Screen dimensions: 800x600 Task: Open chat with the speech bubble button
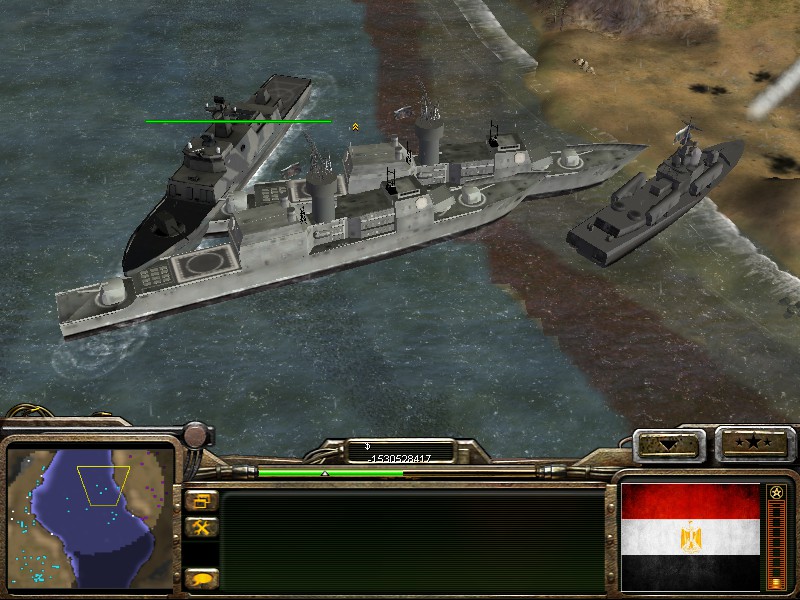201,578
